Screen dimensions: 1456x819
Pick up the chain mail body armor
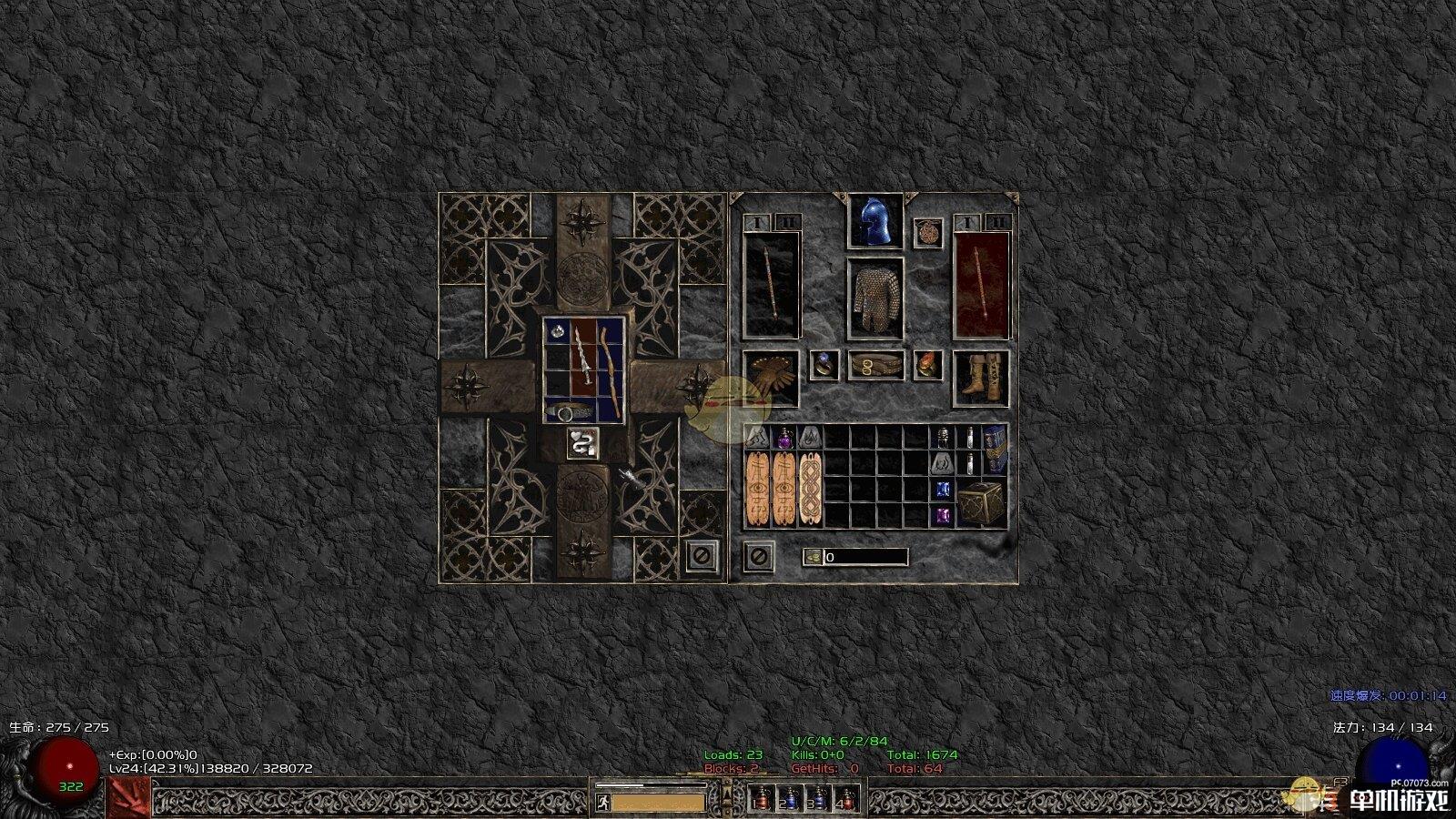click(875, 299)
